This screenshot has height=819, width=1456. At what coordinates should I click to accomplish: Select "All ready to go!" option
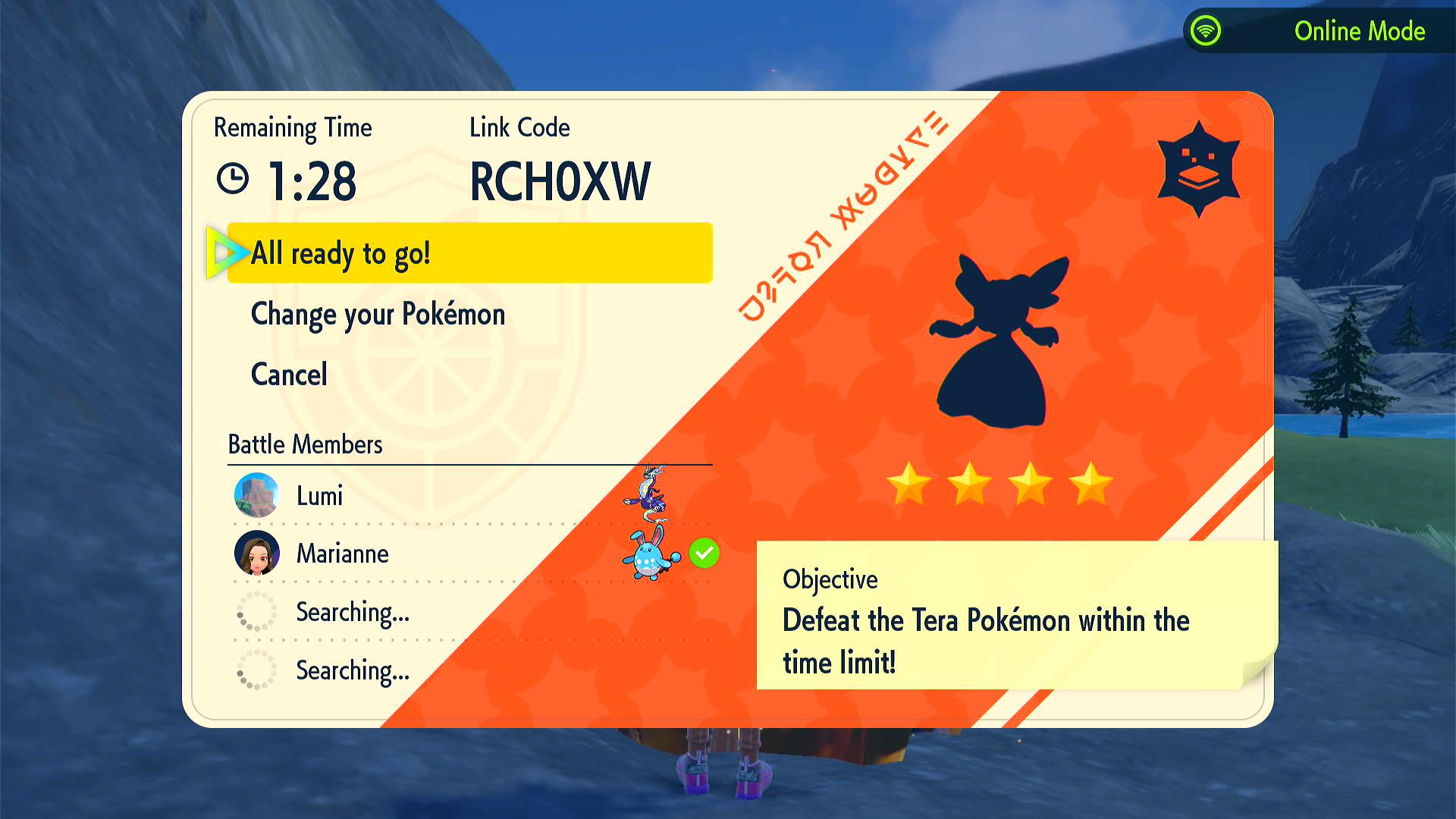pos(469,253)
